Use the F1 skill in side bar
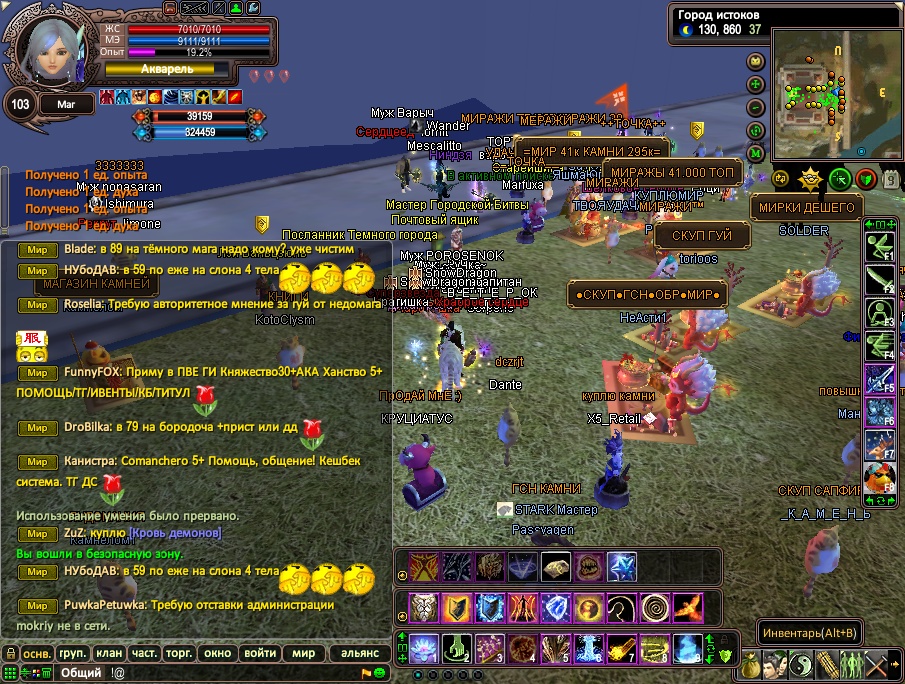 [x=880, y=247]
